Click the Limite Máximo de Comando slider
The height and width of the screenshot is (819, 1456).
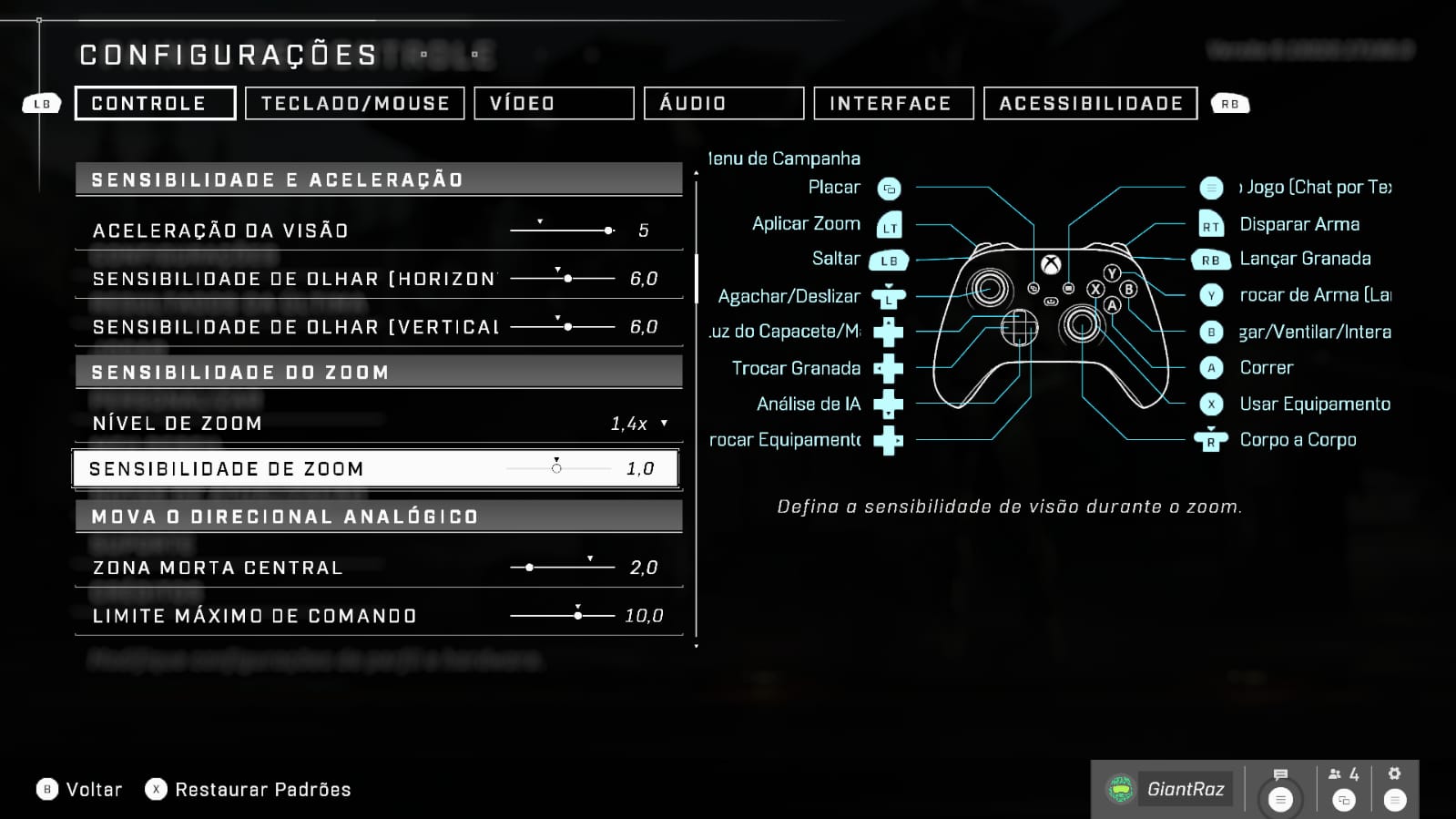(562, 616)
